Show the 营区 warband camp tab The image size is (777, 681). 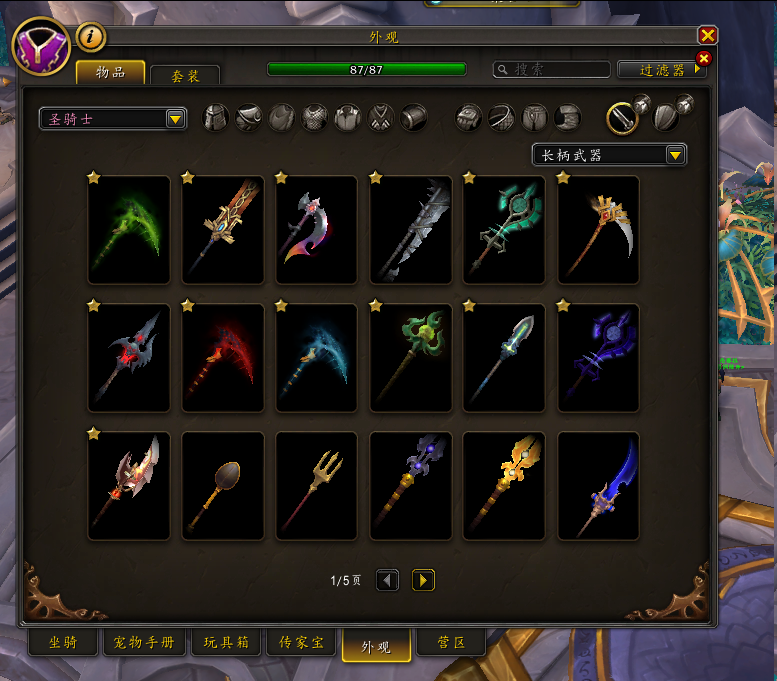[x=452, y=643]
